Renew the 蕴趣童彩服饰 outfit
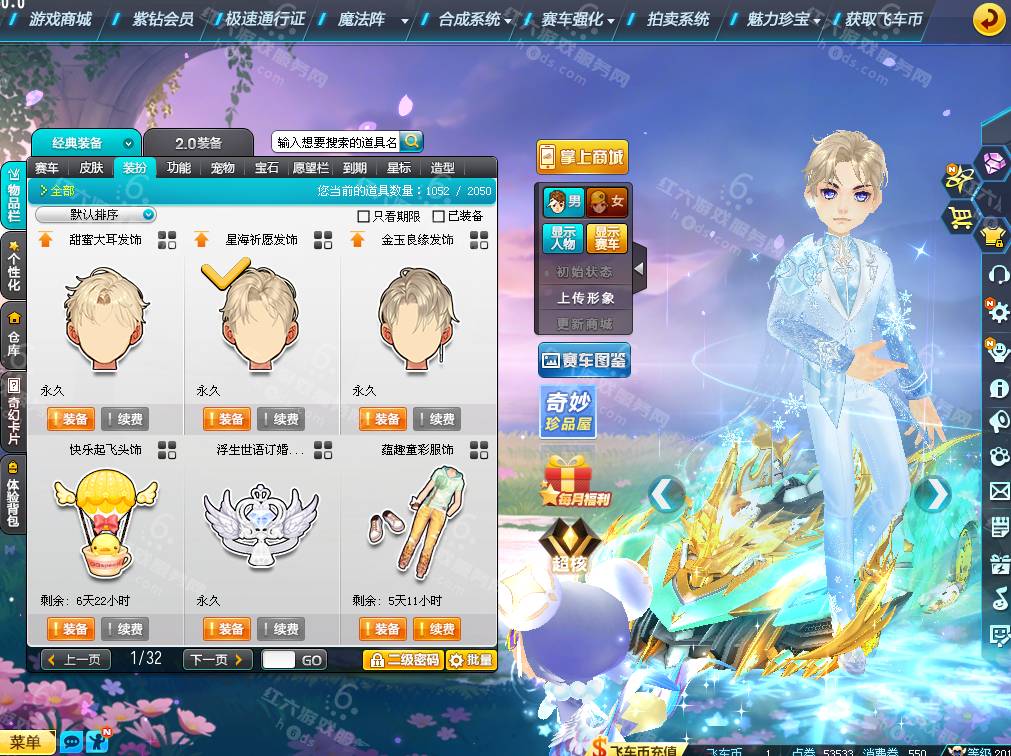1011x756 pixels. [434, 629]
